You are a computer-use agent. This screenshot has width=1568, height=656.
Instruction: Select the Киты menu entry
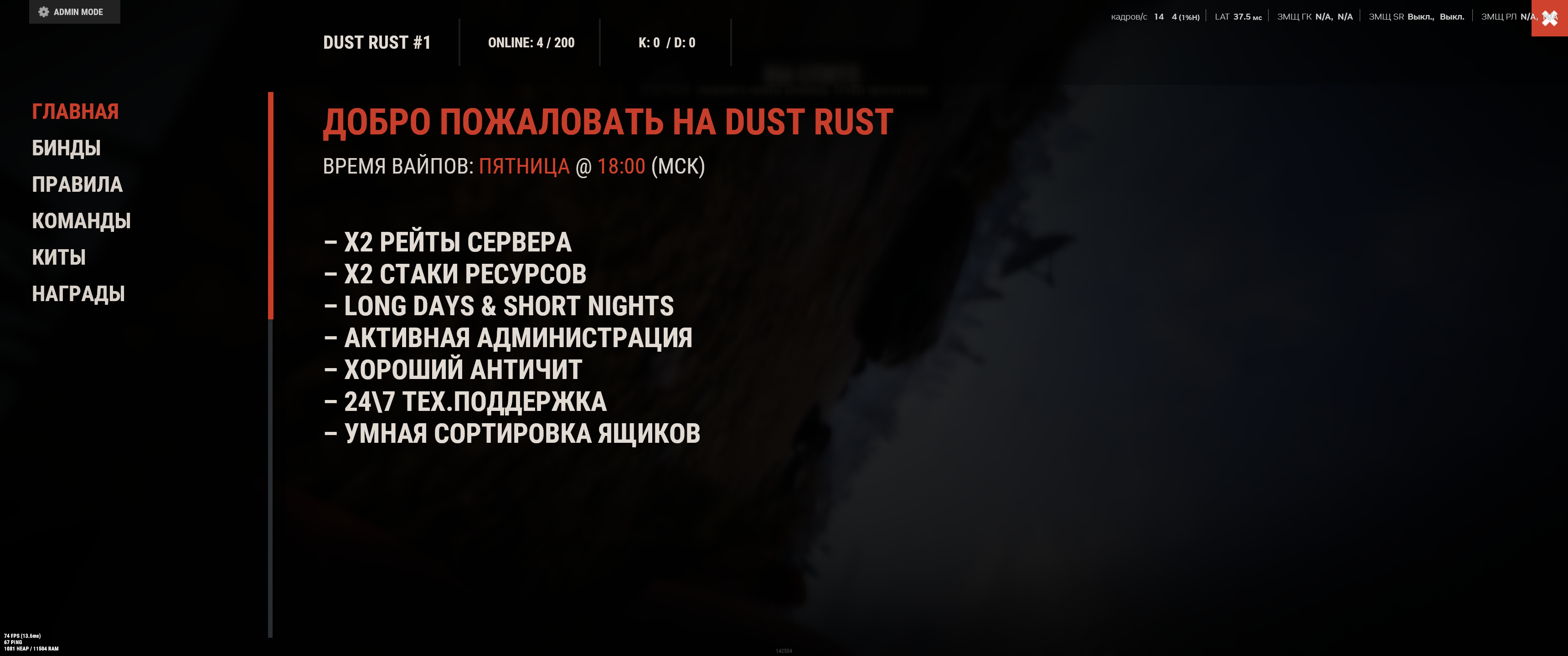click(x=58, y=257)
